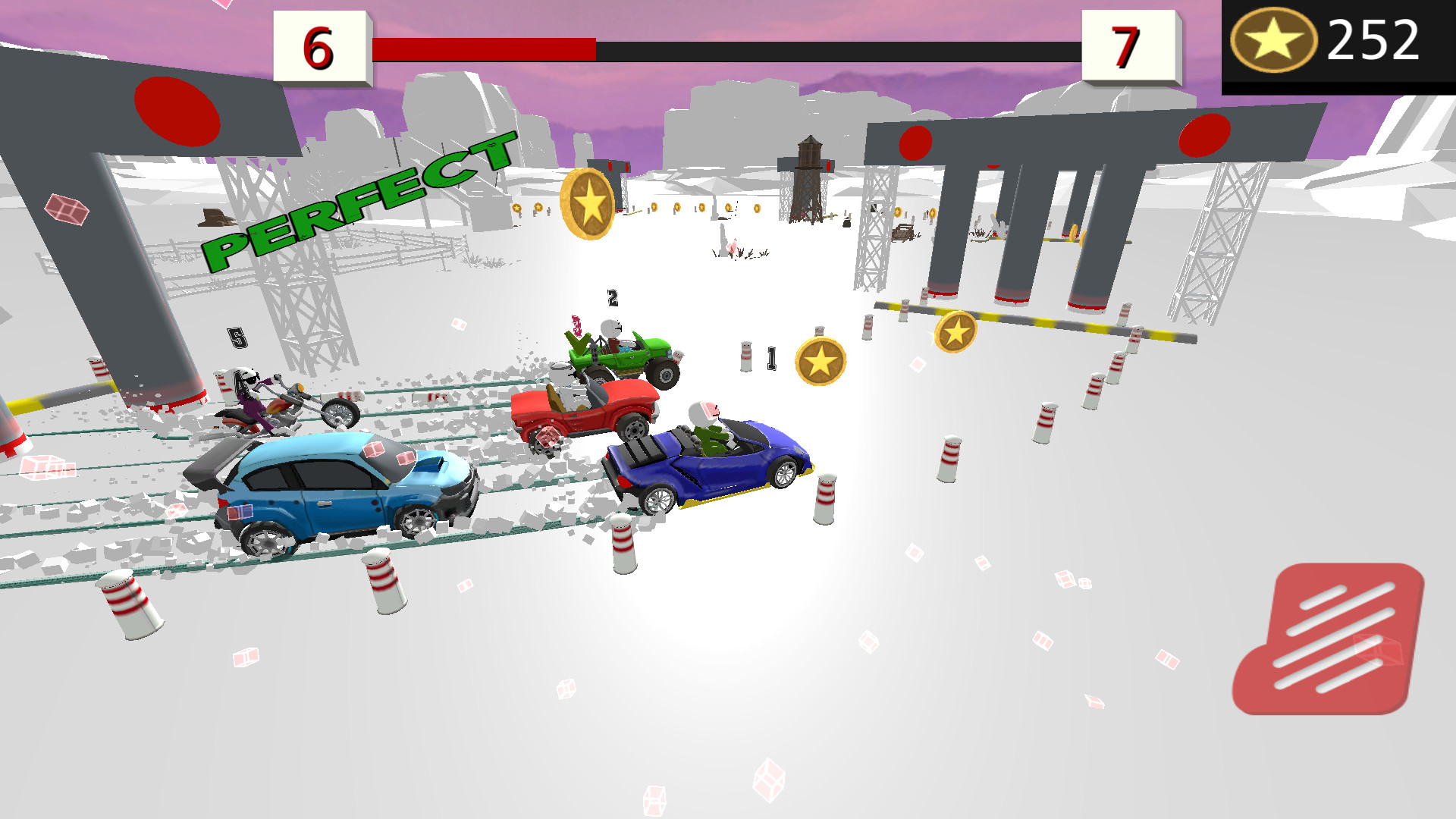This screenshot has width=1456, height=819.
Task: Select the distant coin near the water tower
Action: 758,210
